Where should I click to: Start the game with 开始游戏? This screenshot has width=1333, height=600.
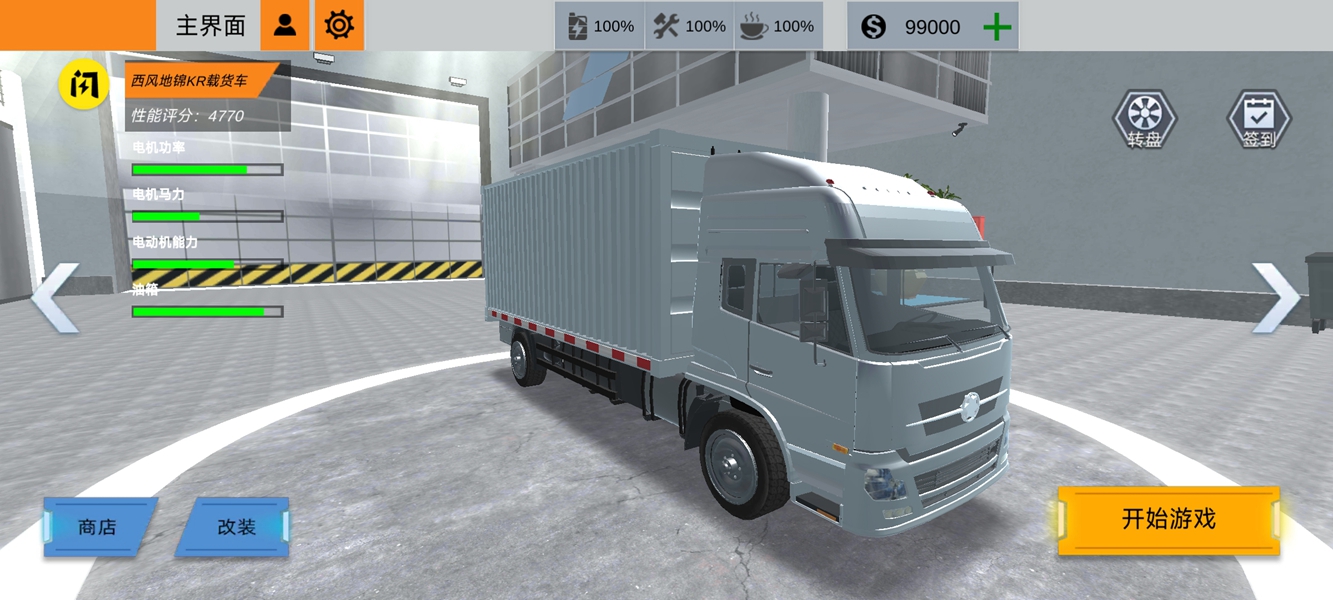1168,520
